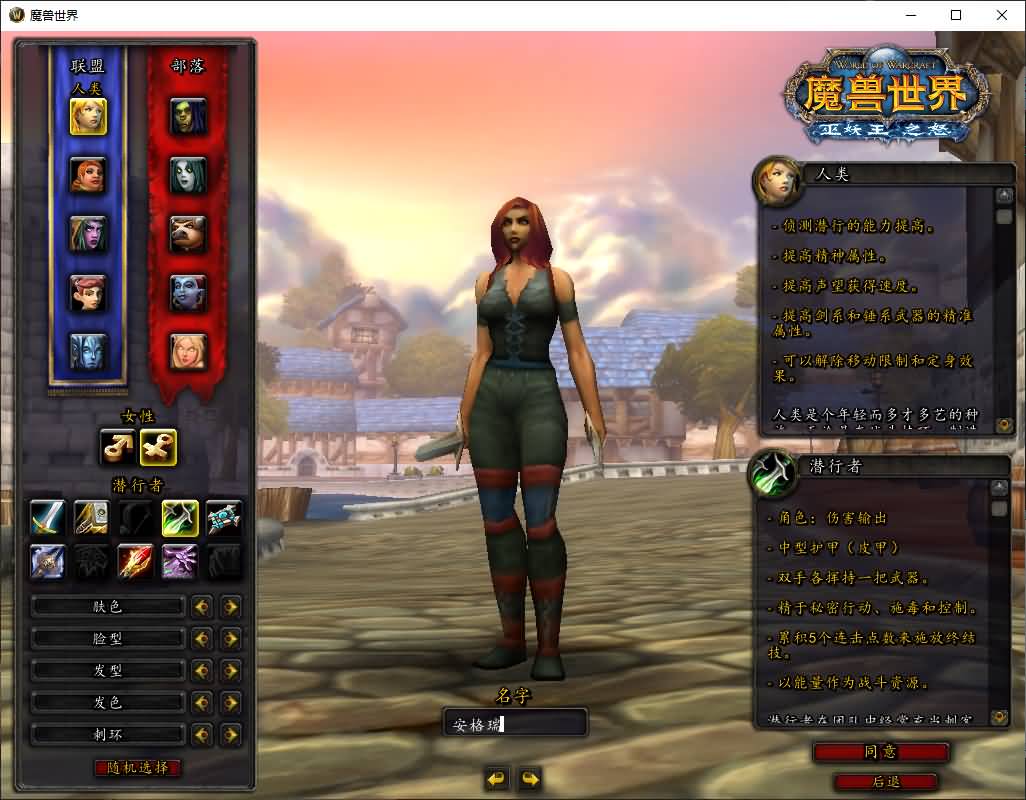Screen dimensions: 1026x800
Task: Select the Human race portrait
Action: click(88, 116)
